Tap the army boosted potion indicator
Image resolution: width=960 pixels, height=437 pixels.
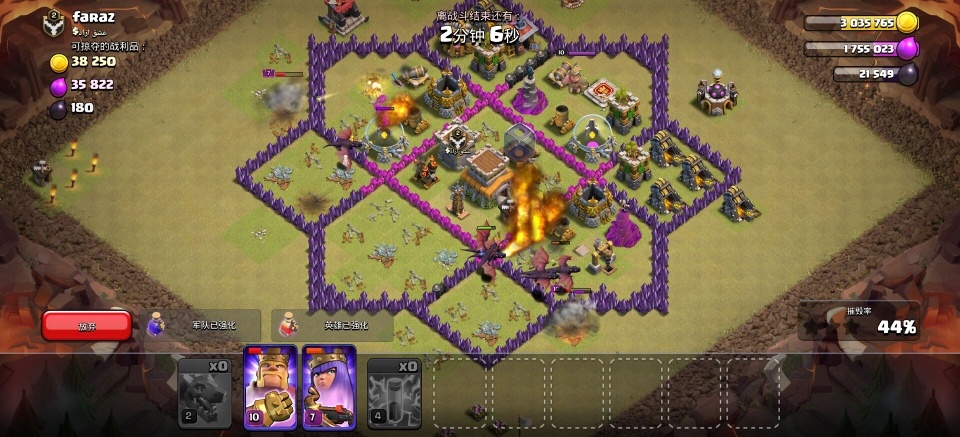tap(203, 325)
